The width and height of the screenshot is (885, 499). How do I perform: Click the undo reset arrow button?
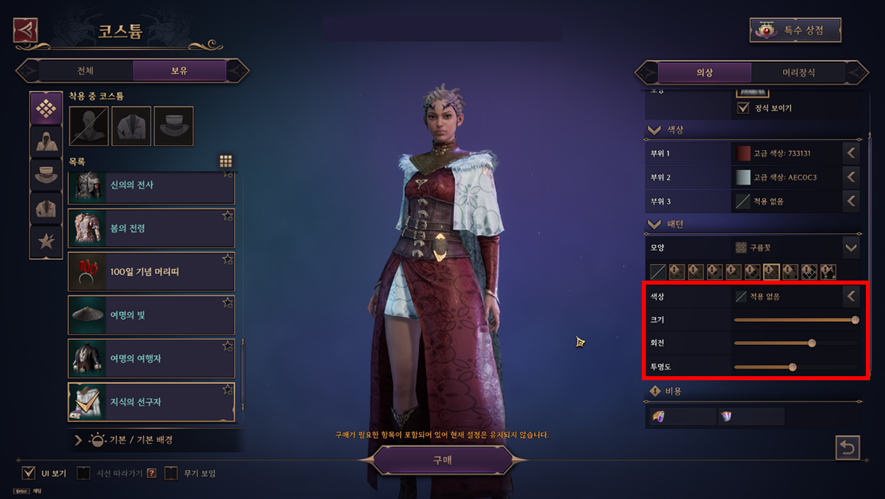coord(847,447)
